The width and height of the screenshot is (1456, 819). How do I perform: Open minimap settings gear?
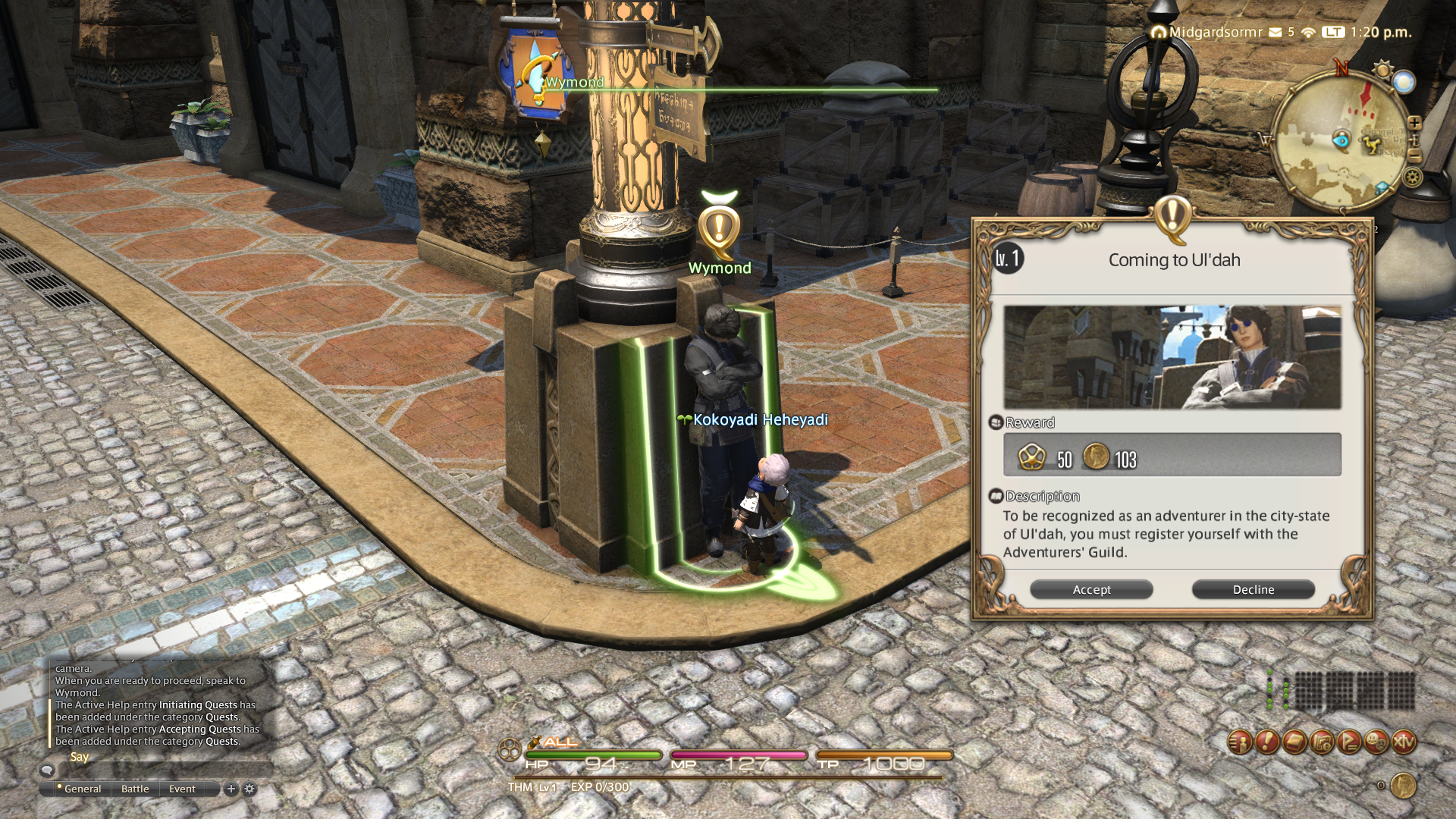1412,177
